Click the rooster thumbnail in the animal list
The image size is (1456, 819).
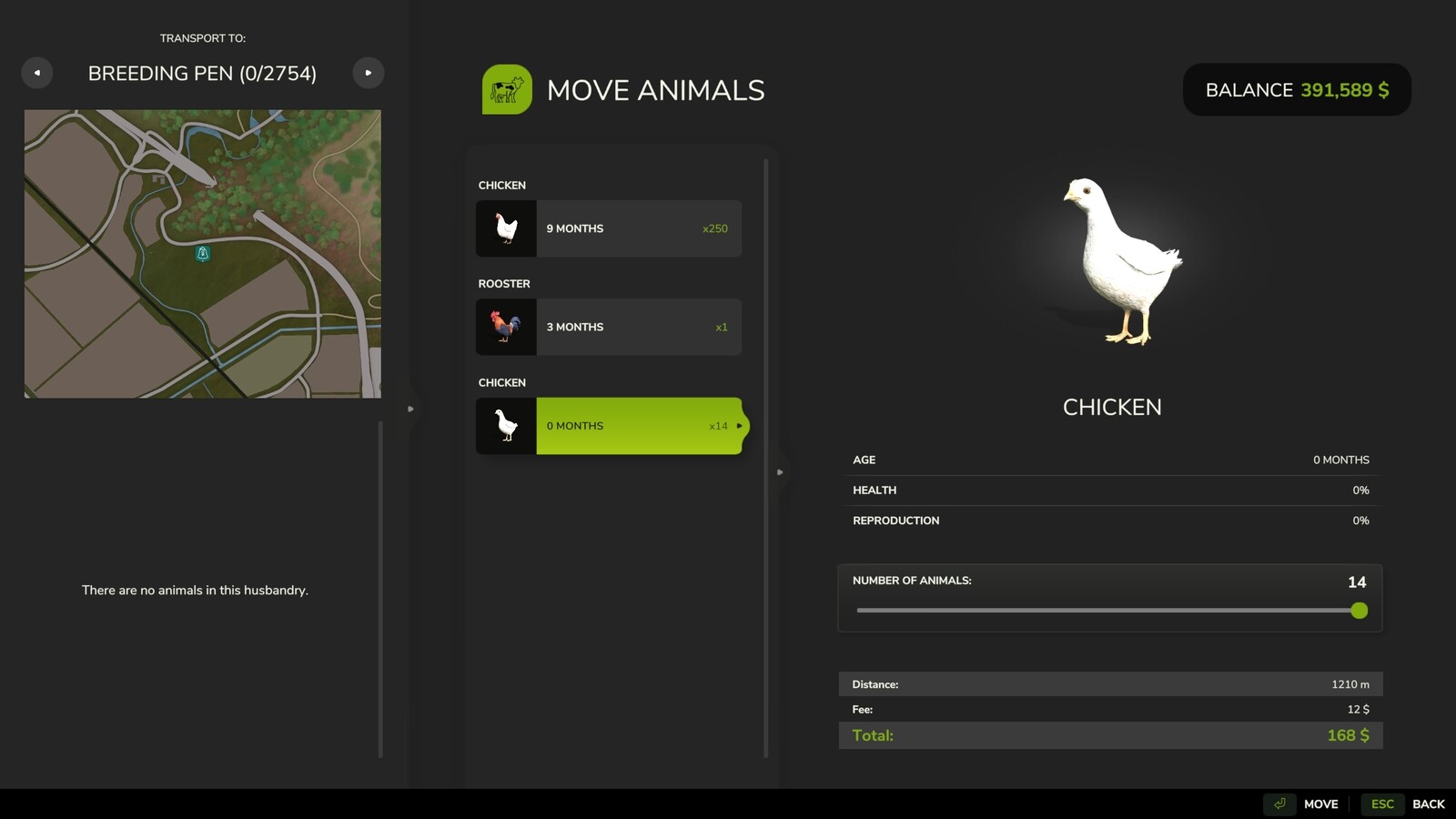[506, 327]
